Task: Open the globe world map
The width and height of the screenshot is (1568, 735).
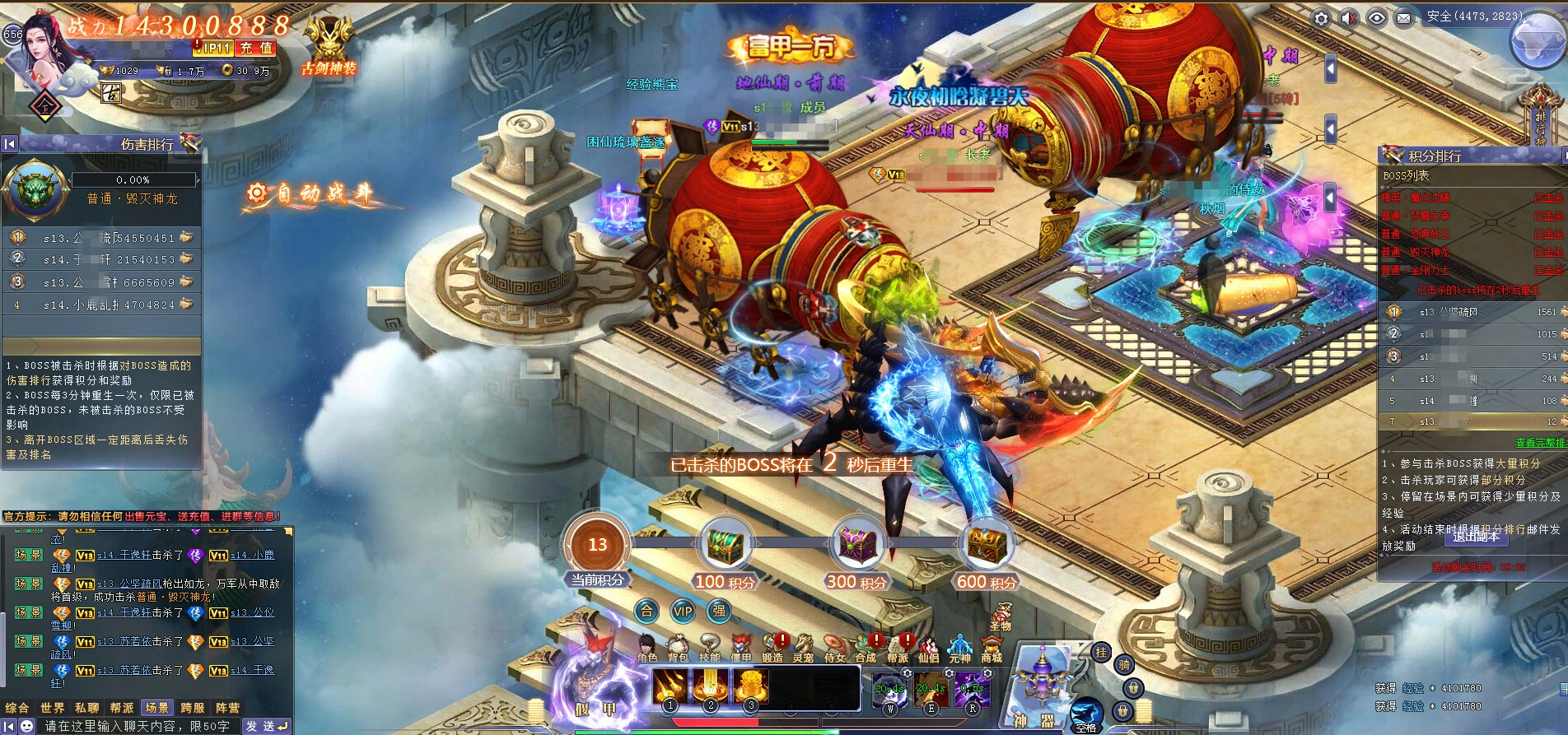Action: click(x=1538, y=40)
